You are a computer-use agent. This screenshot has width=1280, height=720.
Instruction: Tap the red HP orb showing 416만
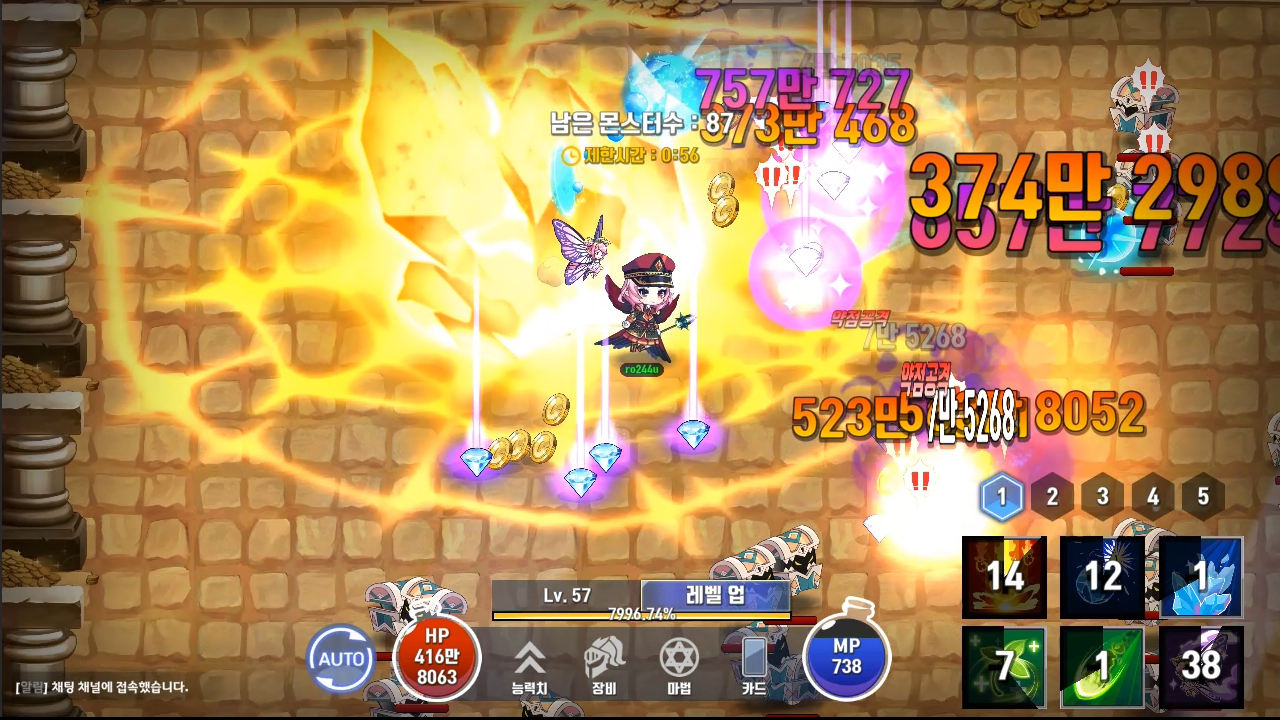click(x=439, y=659)
